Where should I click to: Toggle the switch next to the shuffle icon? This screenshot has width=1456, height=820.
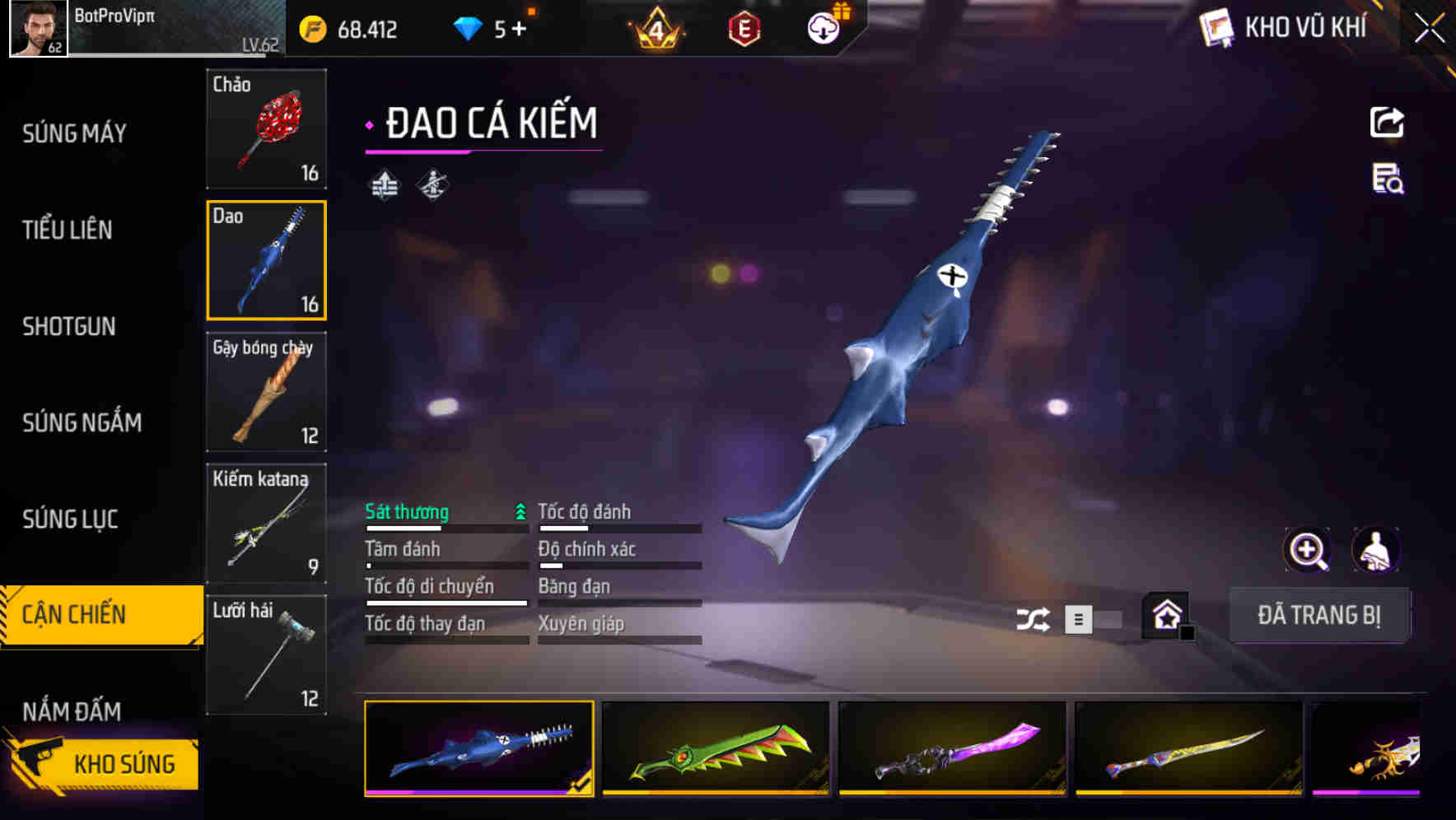pos(1095,619)
